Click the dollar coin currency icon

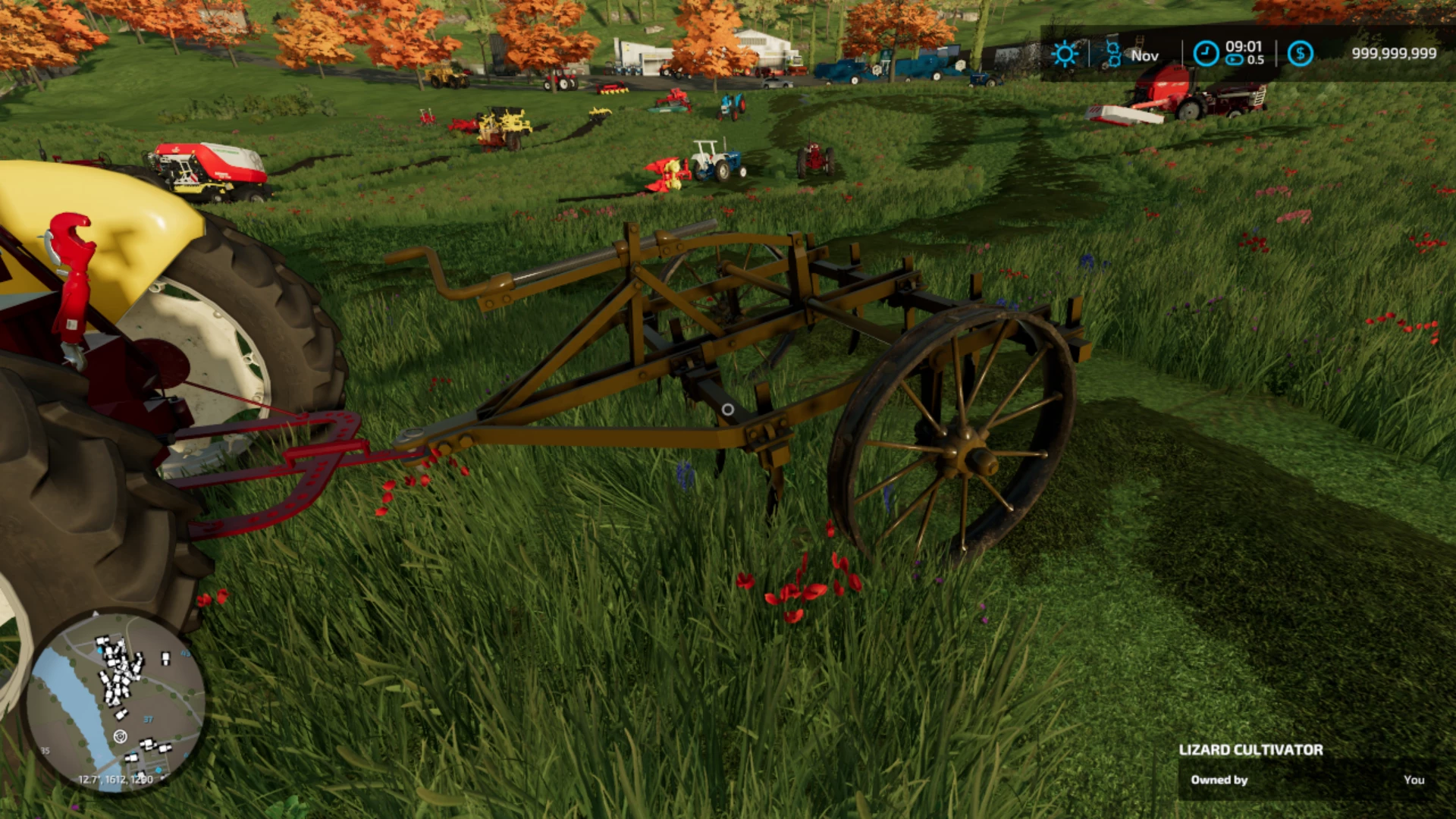pos(1302,52)
